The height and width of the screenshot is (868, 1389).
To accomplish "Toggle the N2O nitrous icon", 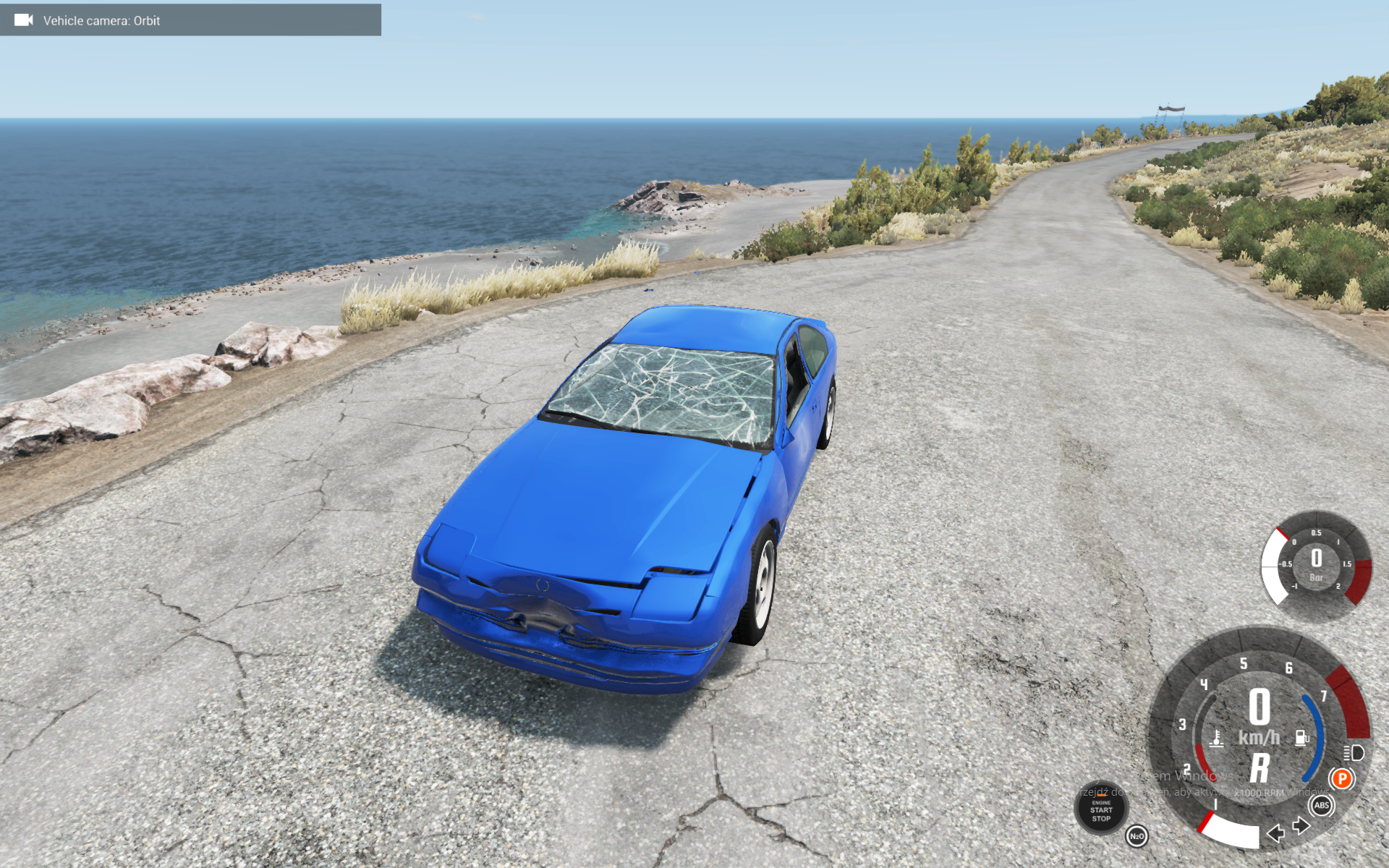I will click(1137, 836).
